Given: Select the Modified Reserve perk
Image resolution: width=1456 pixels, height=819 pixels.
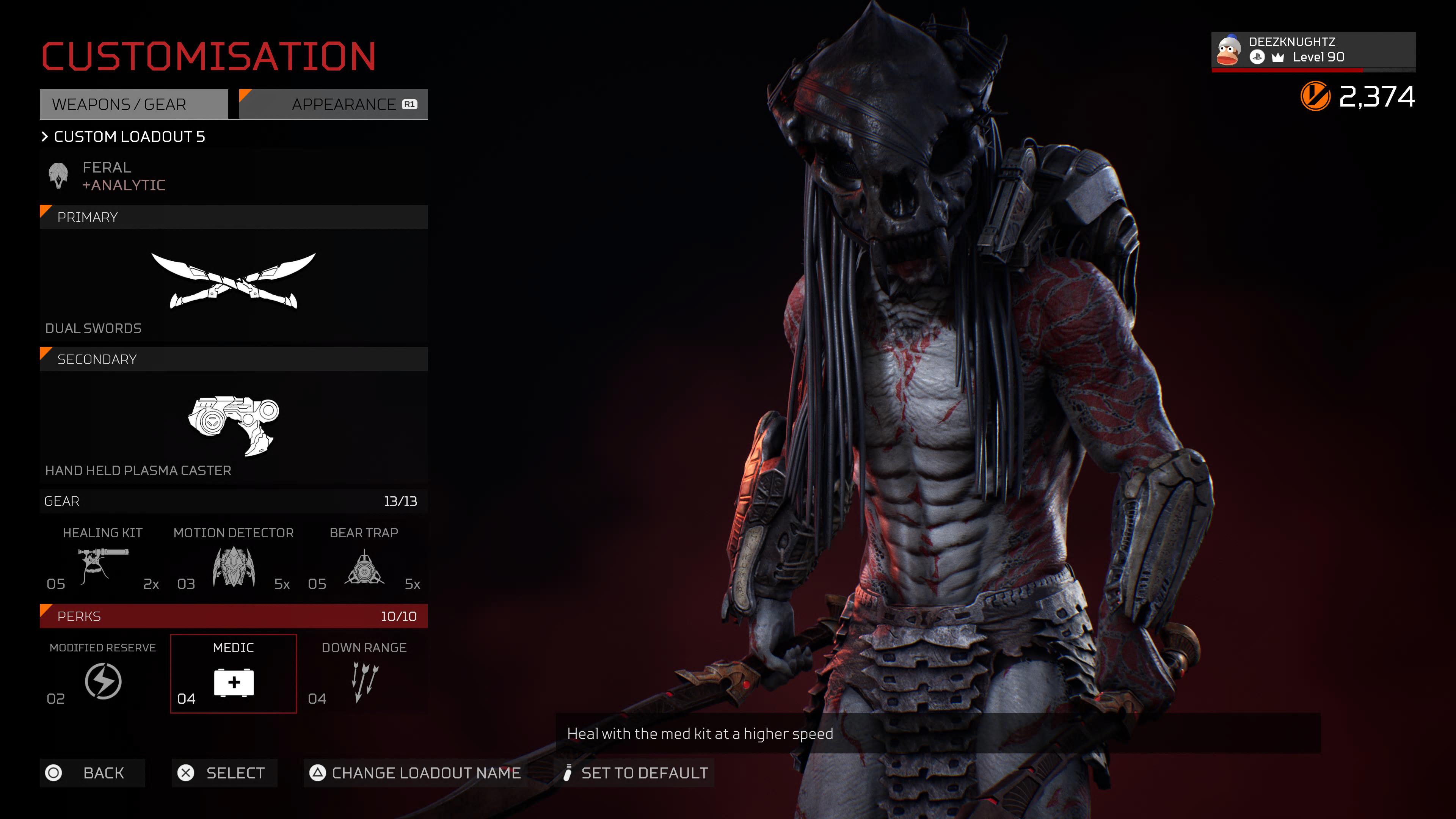Looking at the screenshot, I should click(x=102, y=674).
